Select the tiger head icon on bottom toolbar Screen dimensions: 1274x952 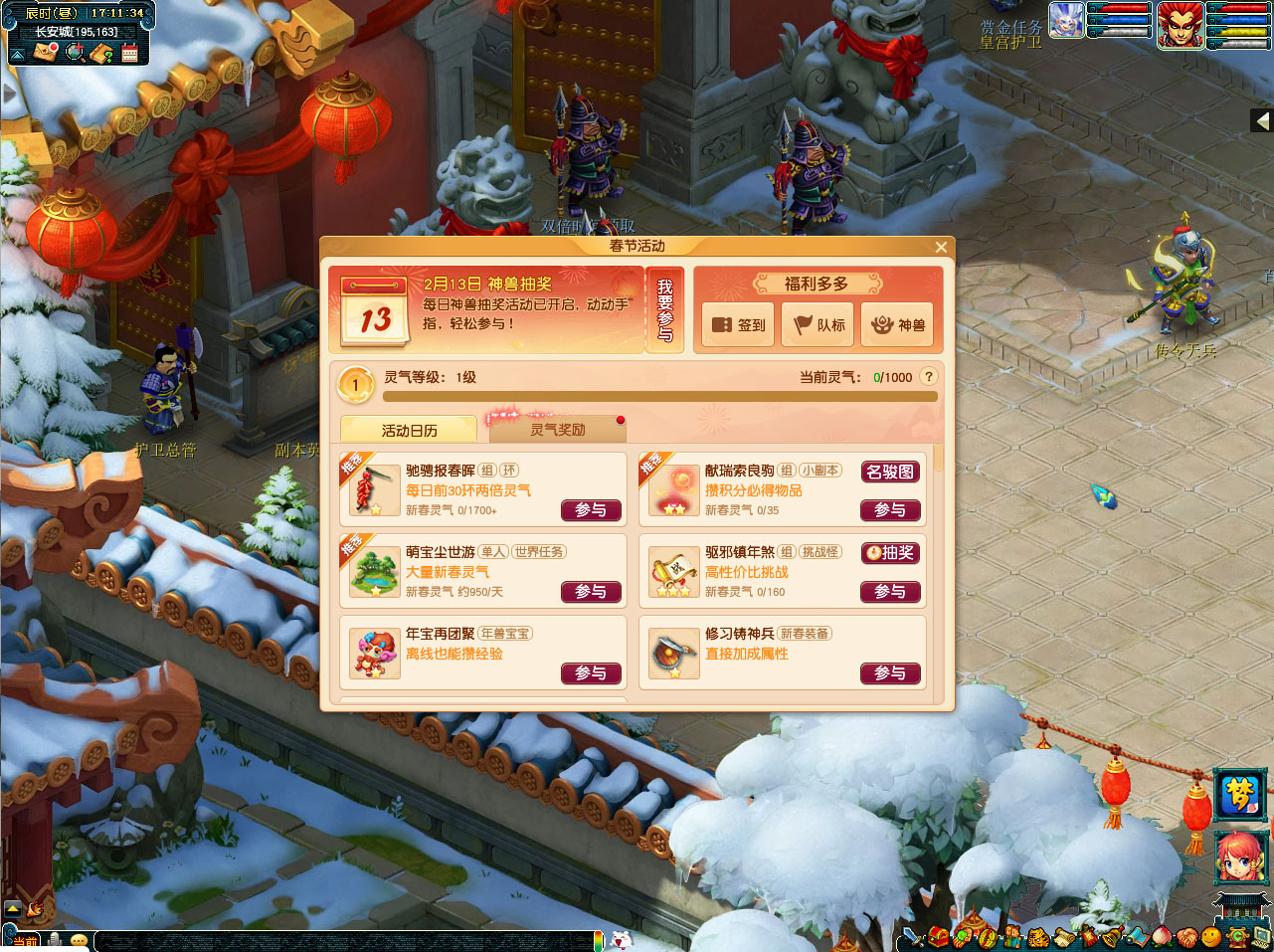[1037, 938]
